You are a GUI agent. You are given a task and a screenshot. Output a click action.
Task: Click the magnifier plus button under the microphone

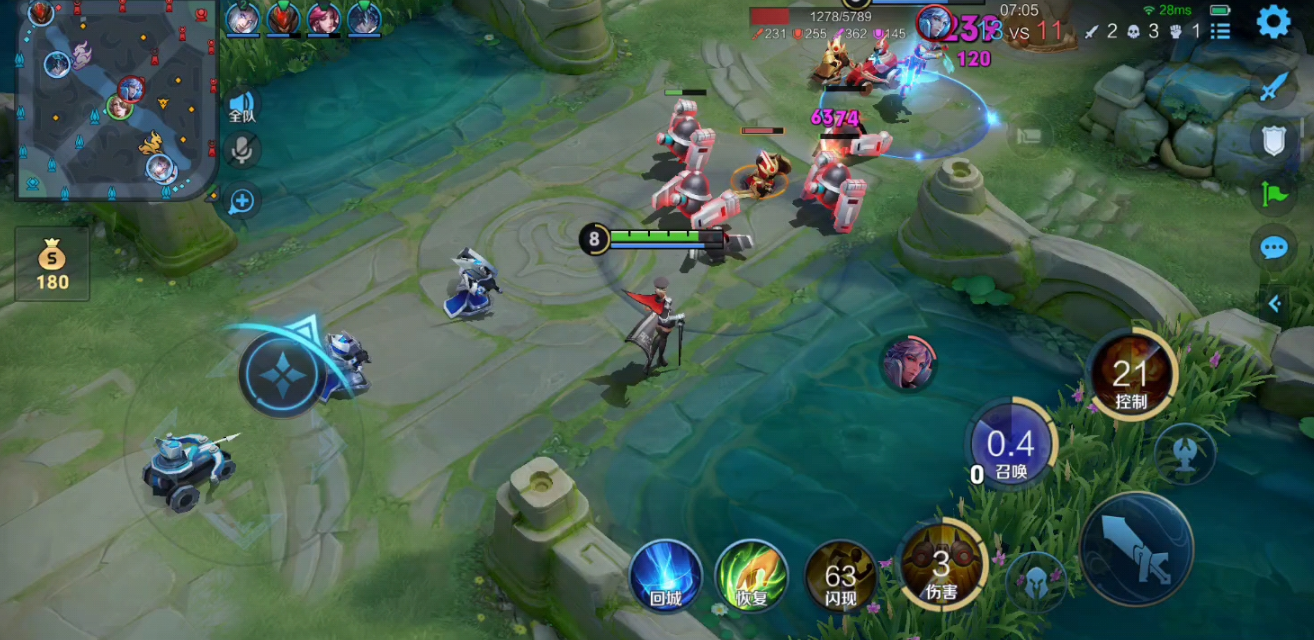(x=241, y=201)
